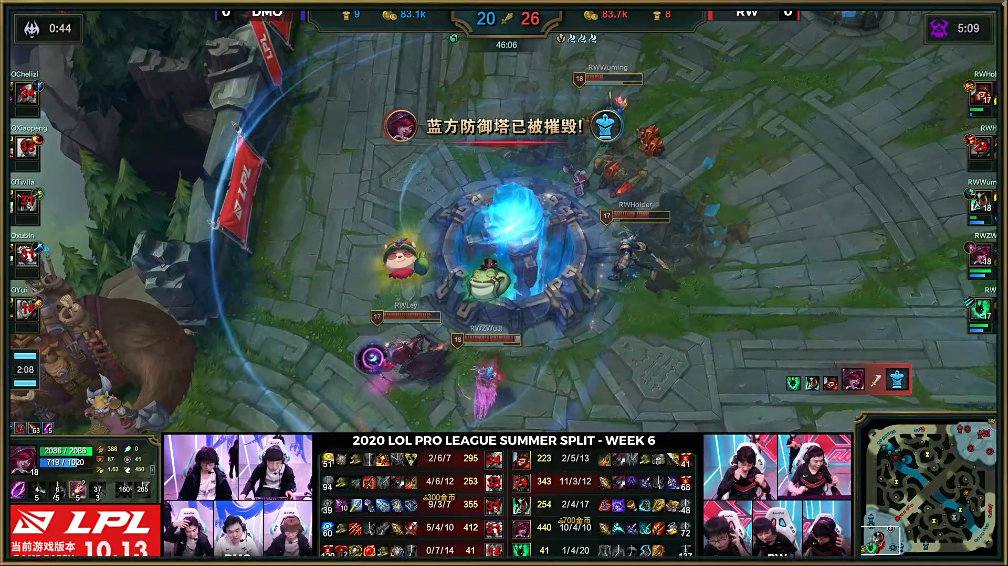Click the 2:08 inhibitor respawn timer
1008x566 pixels.
[25, 369]
